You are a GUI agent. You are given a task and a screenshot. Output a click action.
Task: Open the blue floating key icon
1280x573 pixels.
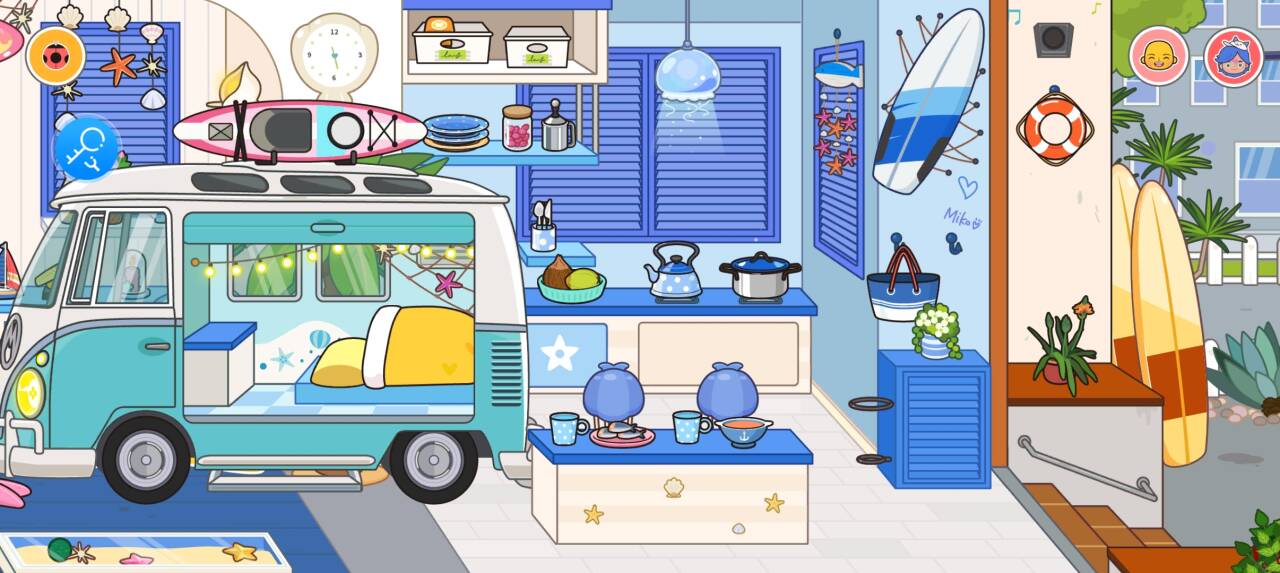(86, 148)
